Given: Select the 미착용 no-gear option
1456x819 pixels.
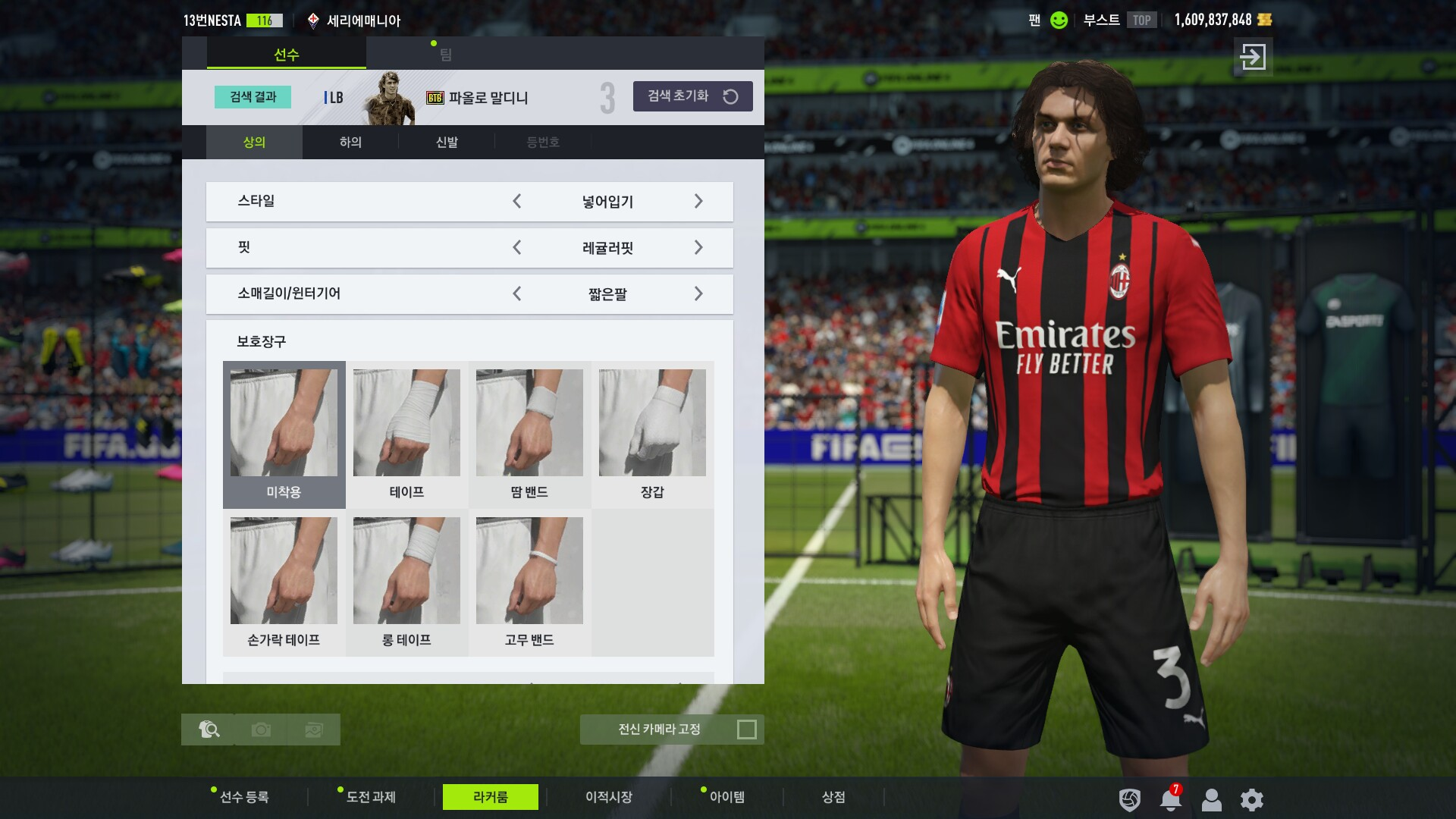Looking at the screenshot, I should (284, 434).
